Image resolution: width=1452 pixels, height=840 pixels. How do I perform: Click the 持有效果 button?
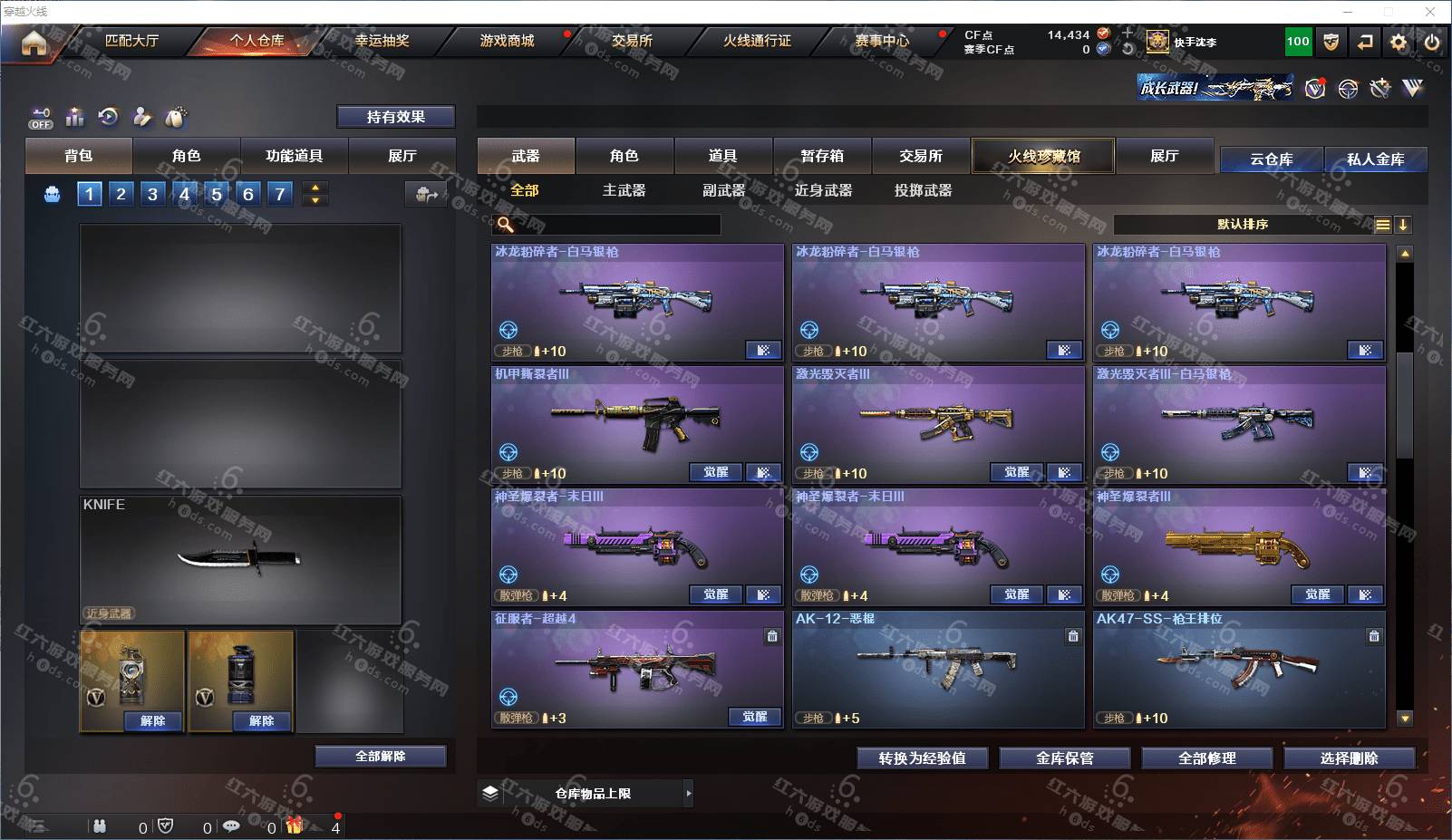[x=395, y=117]
